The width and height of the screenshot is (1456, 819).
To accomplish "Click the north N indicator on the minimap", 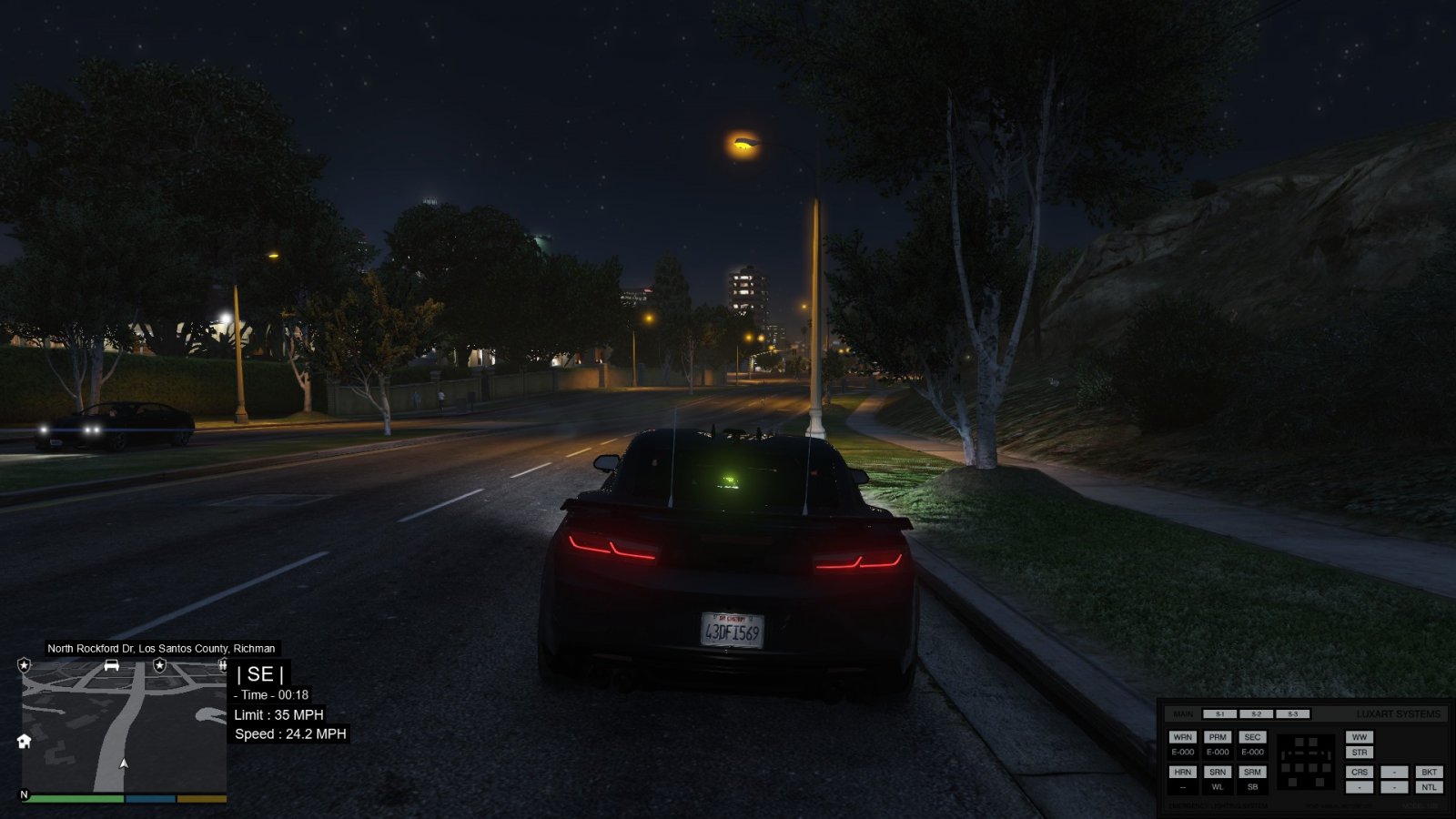I will [25, 794].
